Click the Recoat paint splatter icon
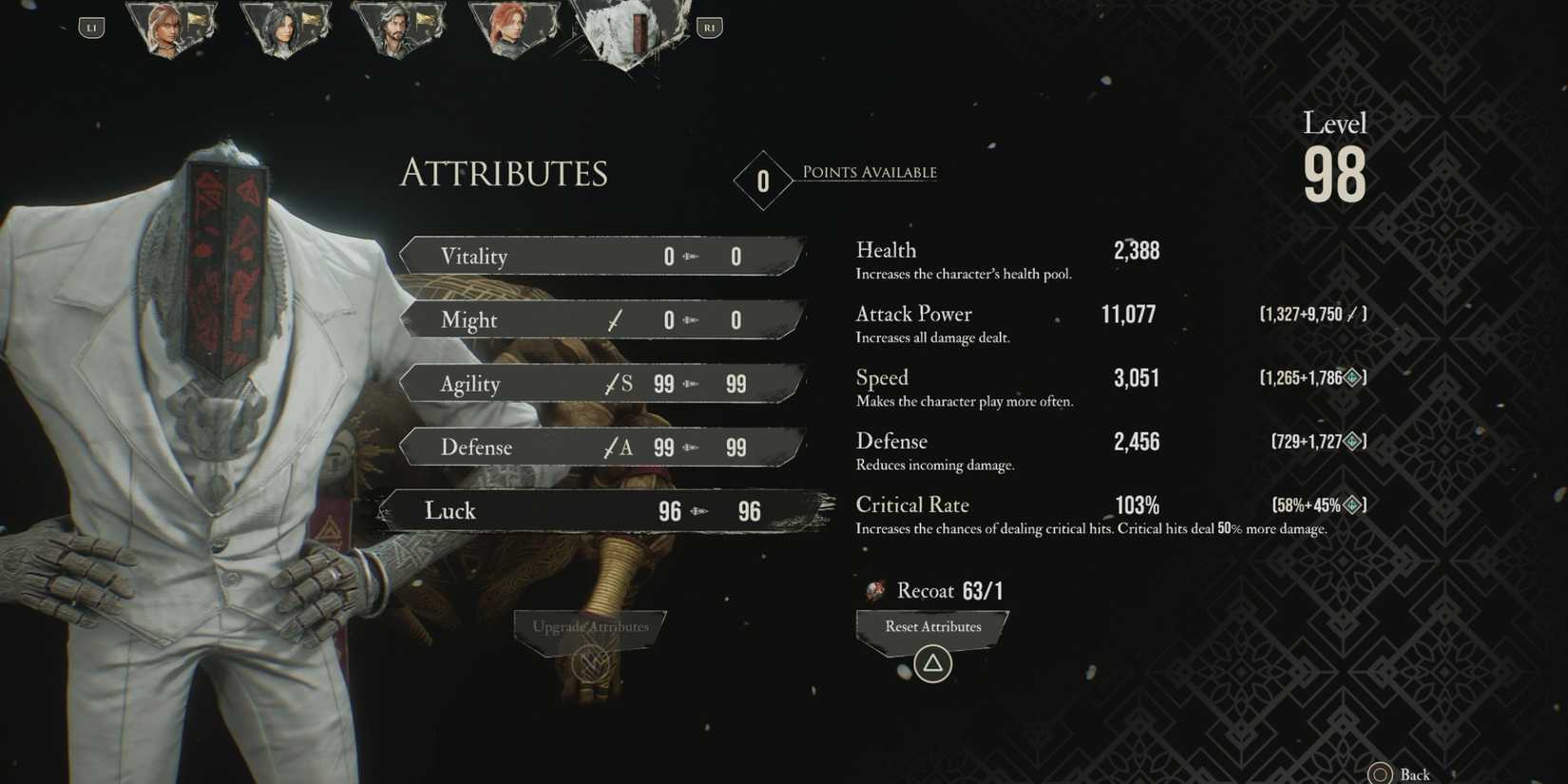This screenshot has width=1568, height=784. [x=874, y=590]
